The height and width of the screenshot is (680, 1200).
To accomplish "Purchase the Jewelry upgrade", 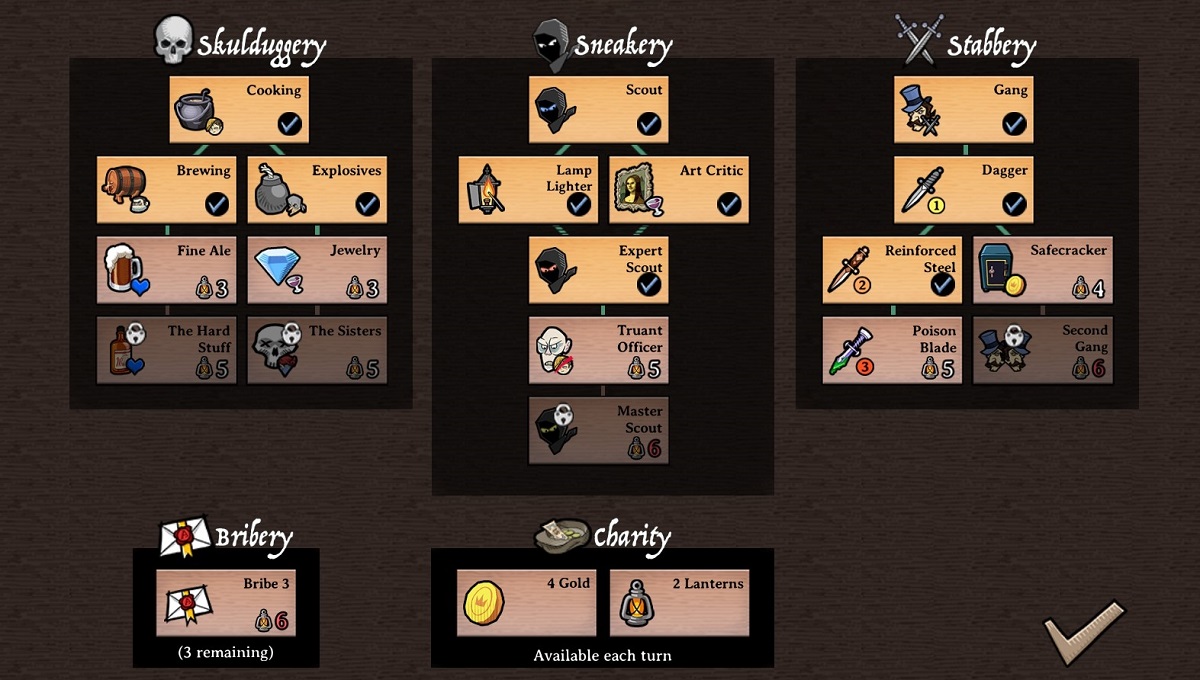I will point(317,269).
